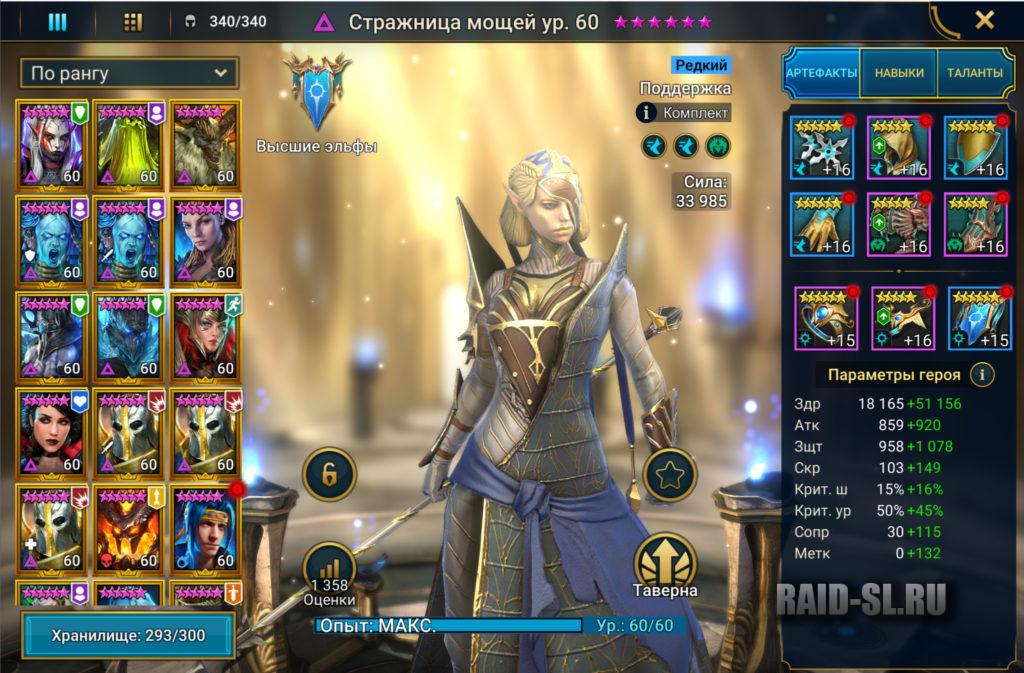
Task: Switch to the Навыки tab
Action: [898, 73]
